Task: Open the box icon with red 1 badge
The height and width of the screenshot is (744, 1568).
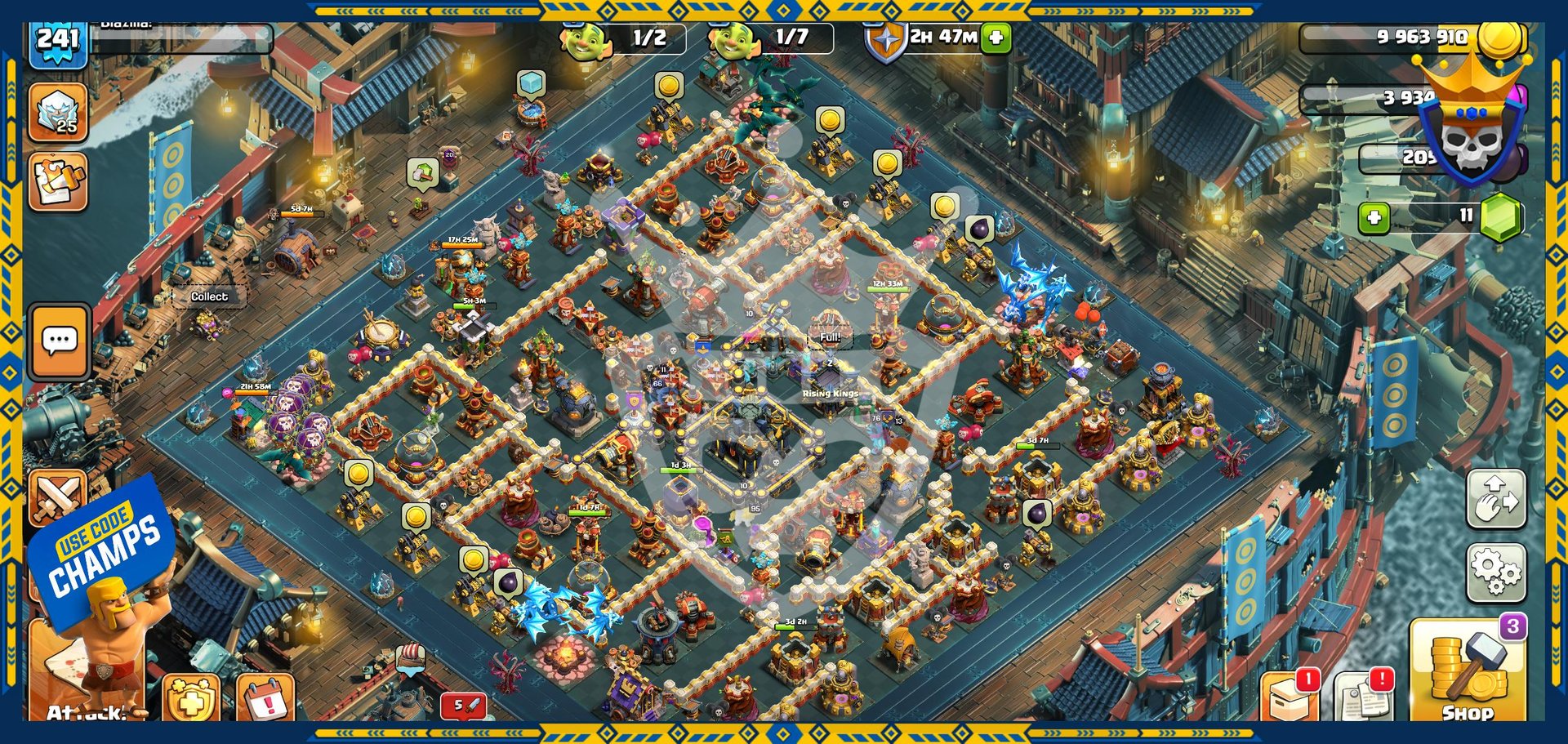Action: pos(1290,697)
